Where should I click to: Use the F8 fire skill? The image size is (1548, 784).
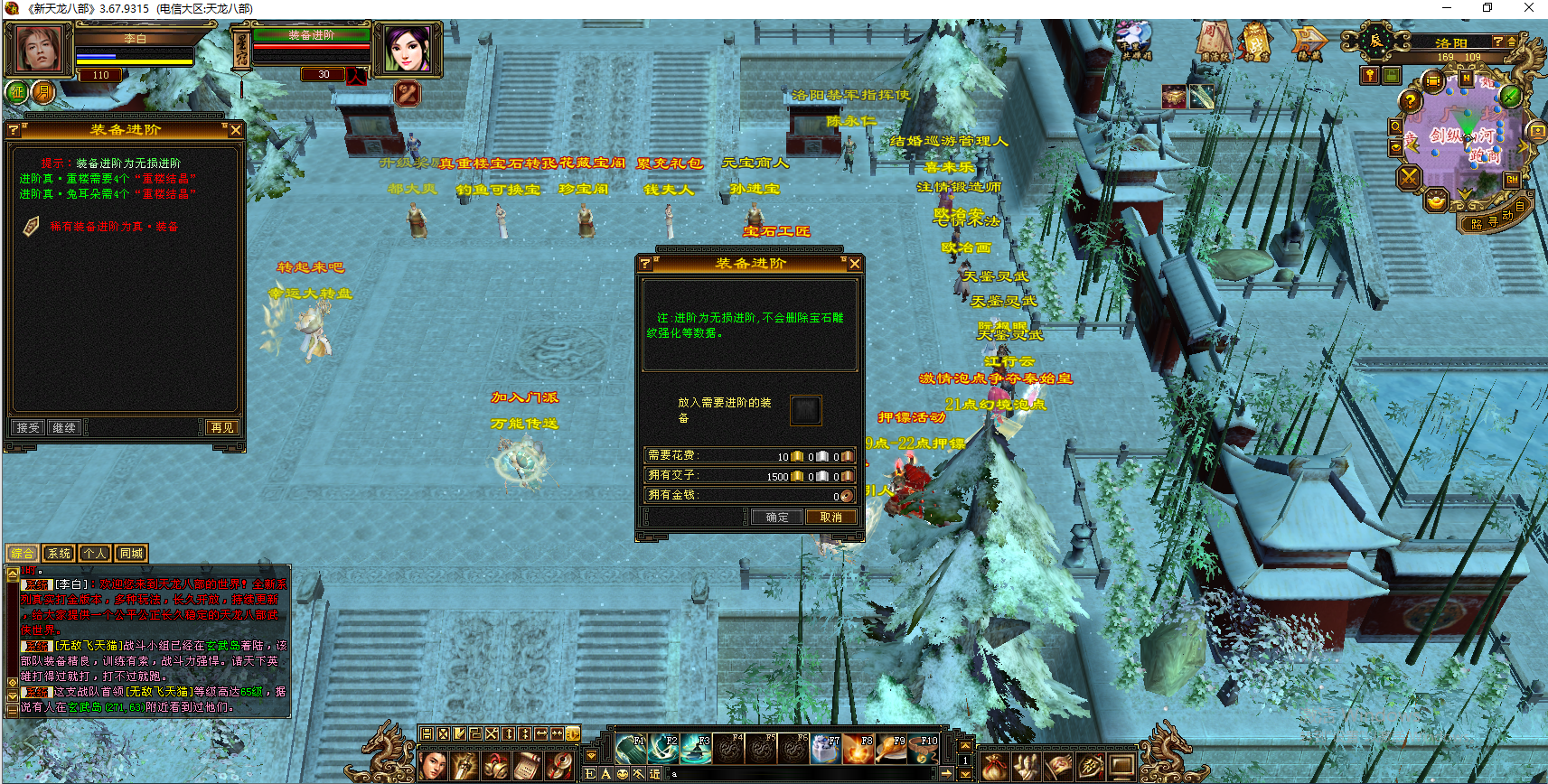[x=858, y=749]
